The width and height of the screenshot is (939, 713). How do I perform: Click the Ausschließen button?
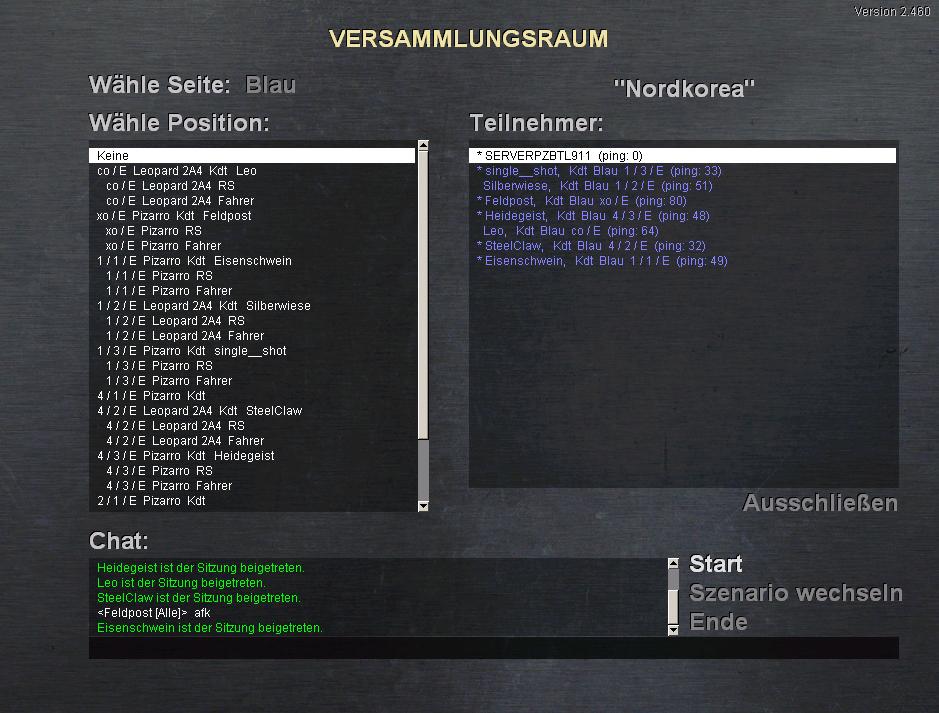pos(820,503)
